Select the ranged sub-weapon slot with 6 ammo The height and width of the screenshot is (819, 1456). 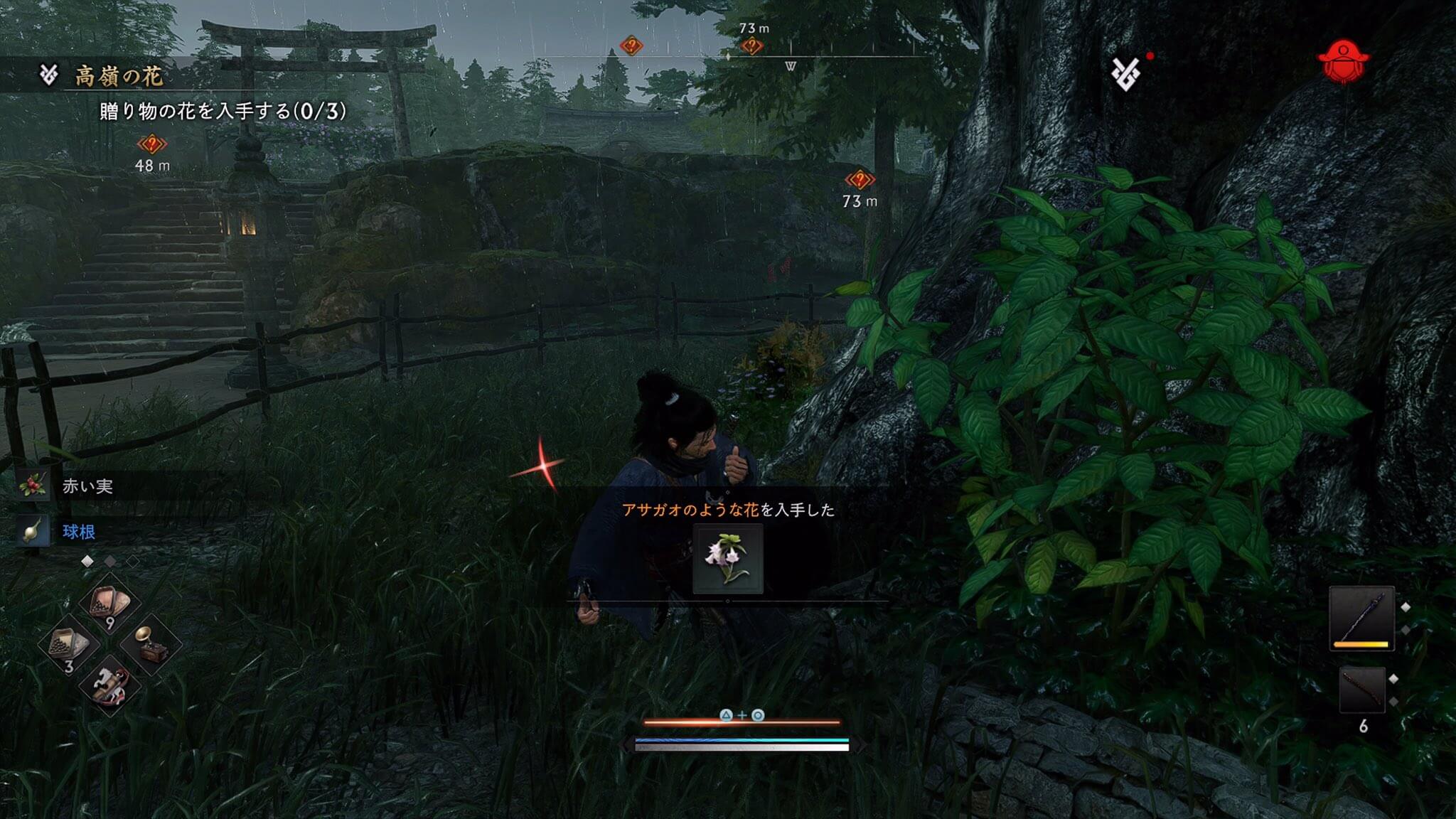1363,691
